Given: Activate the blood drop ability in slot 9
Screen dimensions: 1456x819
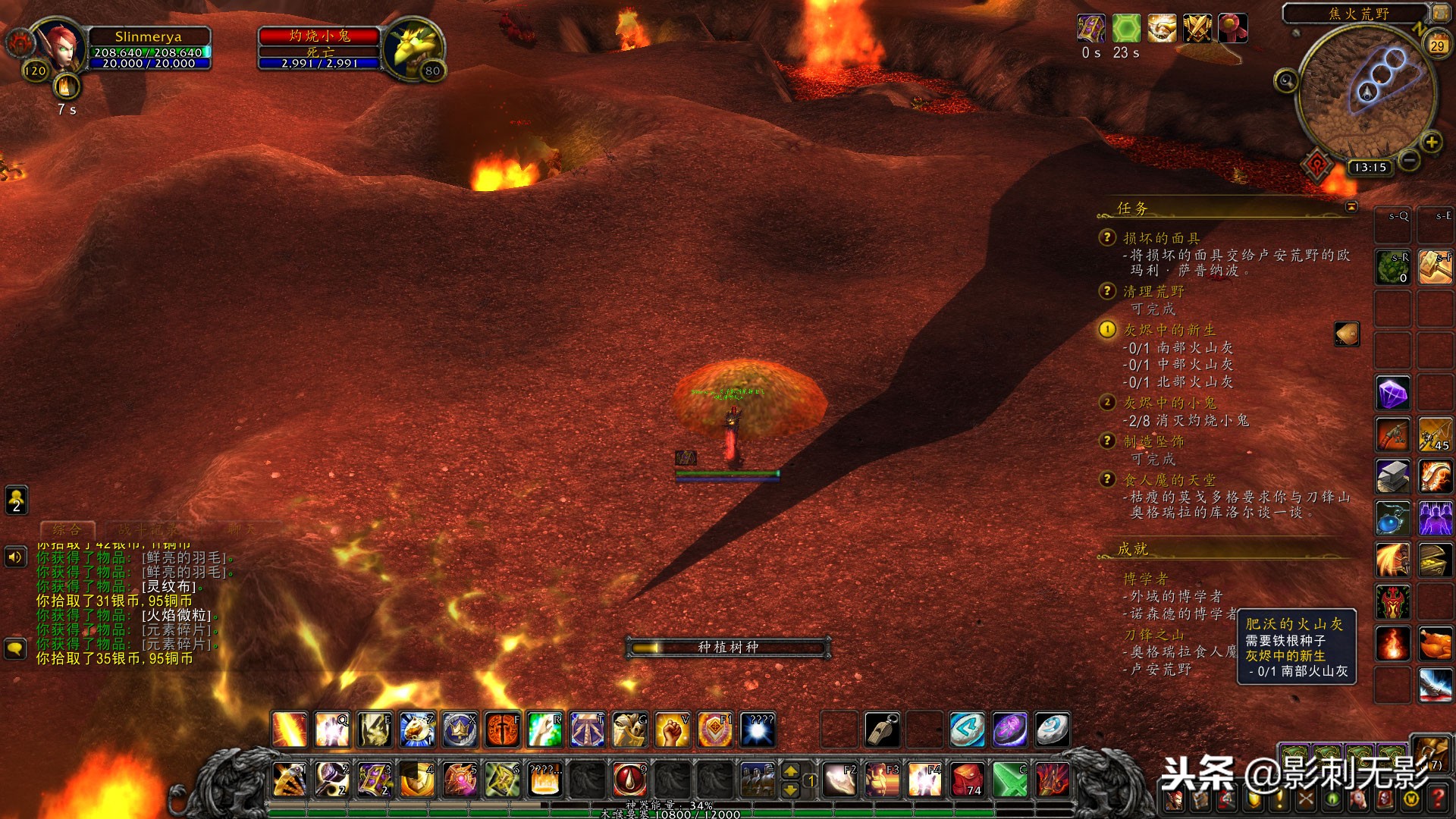Looking at the screenshot, I should point(629,780).
